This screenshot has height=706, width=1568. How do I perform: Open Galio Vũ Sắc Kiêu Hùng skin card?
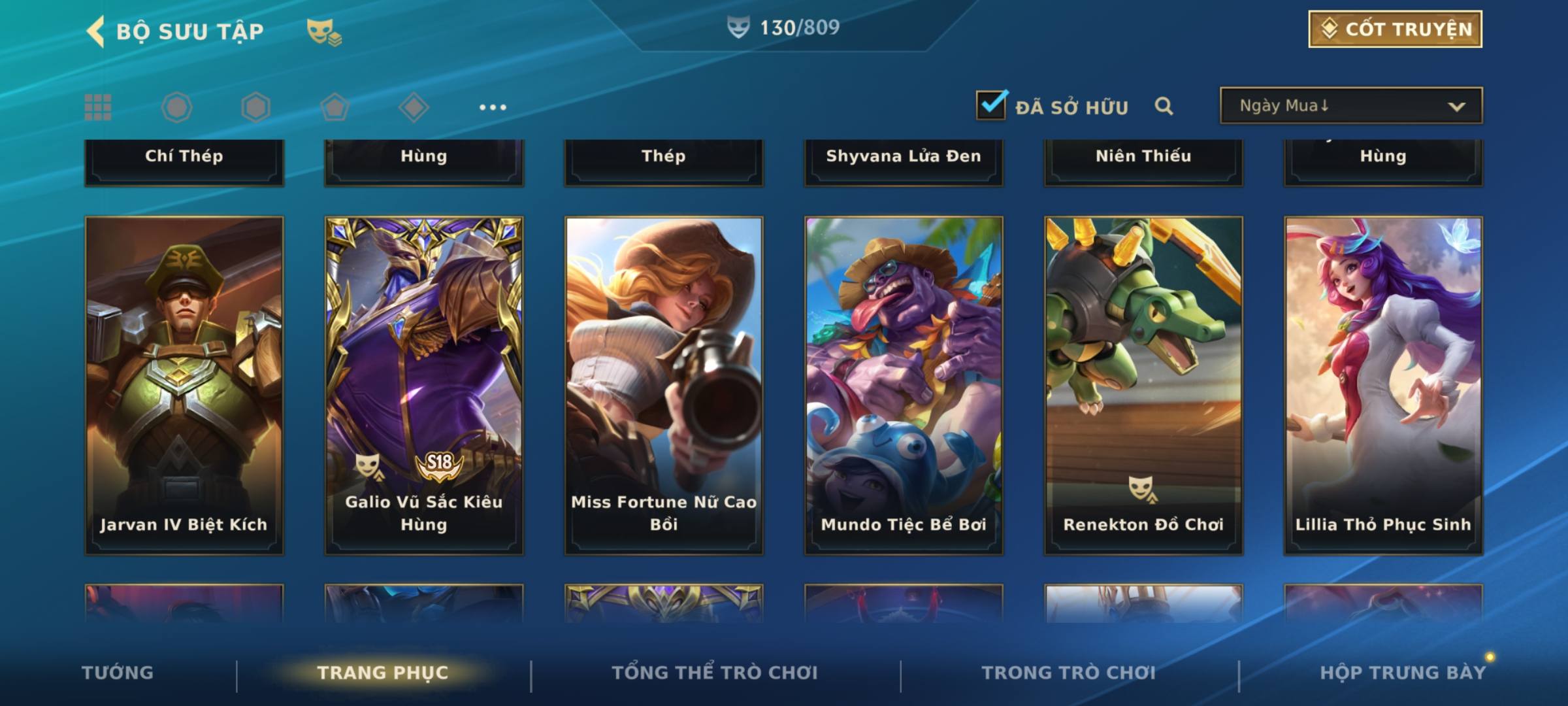[424, 386]
